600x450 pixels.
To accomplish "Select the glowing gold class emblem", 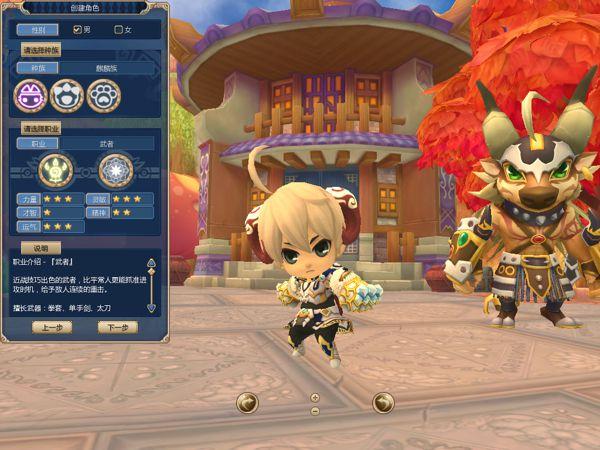I will coord(56,170).
